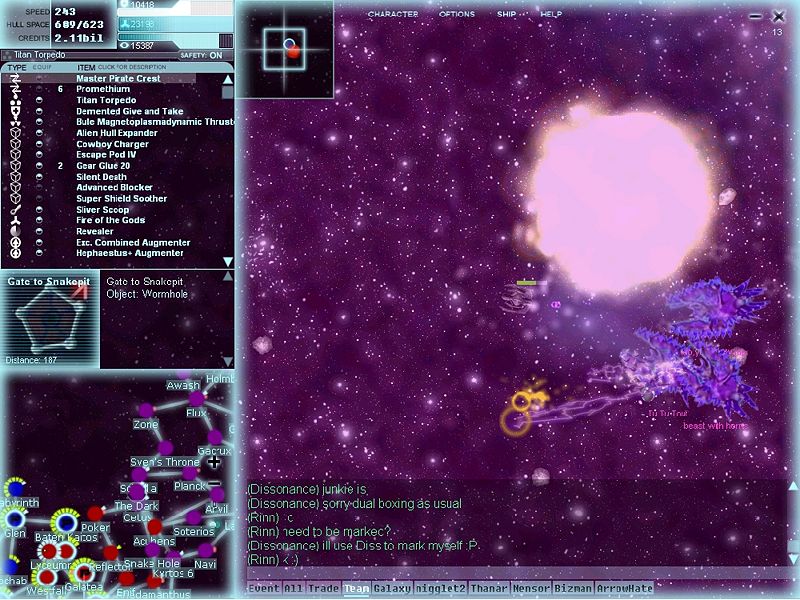Zoom out the galaxy map with minus

click(x=214, y=483)
